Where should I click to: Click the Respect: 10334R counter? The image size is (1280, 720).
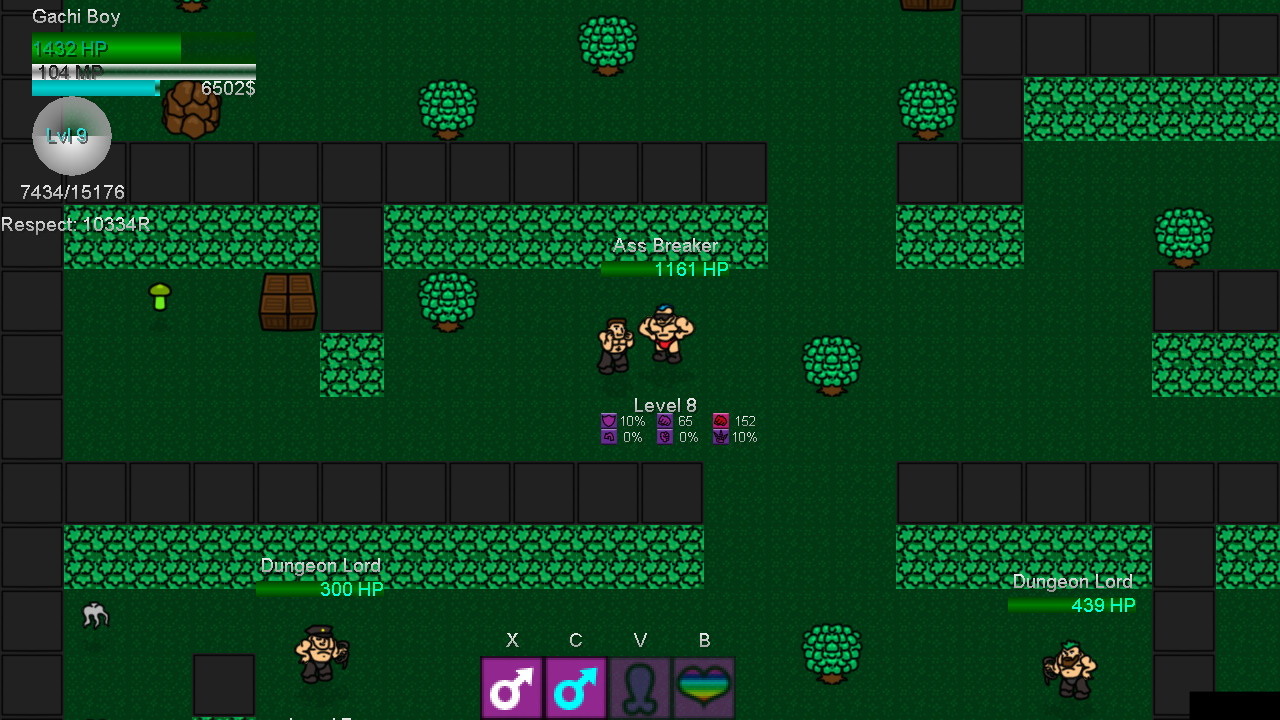pyautogui.click(x=75, y=224)
